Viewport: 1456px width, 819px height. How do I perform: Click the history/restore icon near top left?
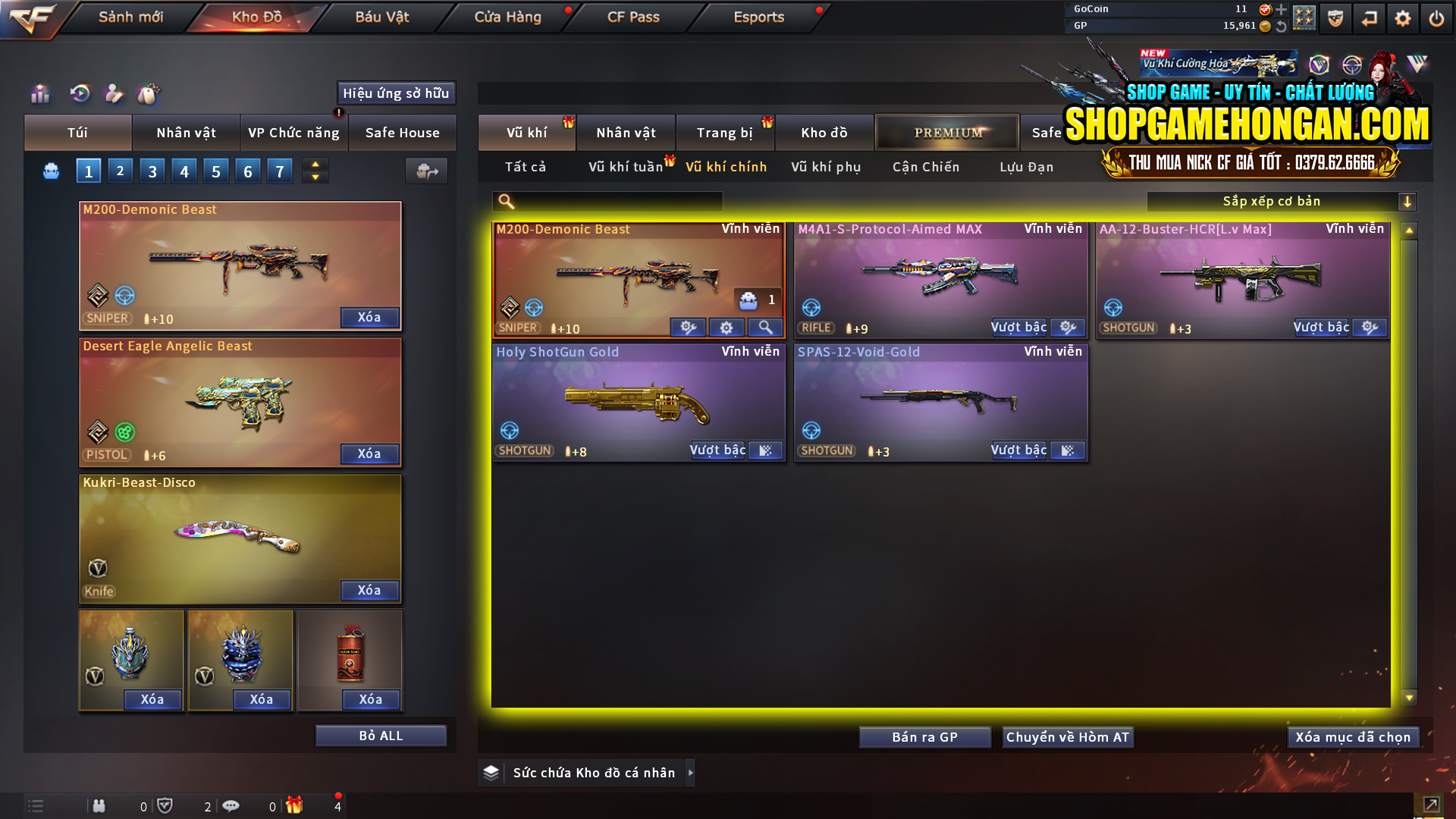[79, 94]
